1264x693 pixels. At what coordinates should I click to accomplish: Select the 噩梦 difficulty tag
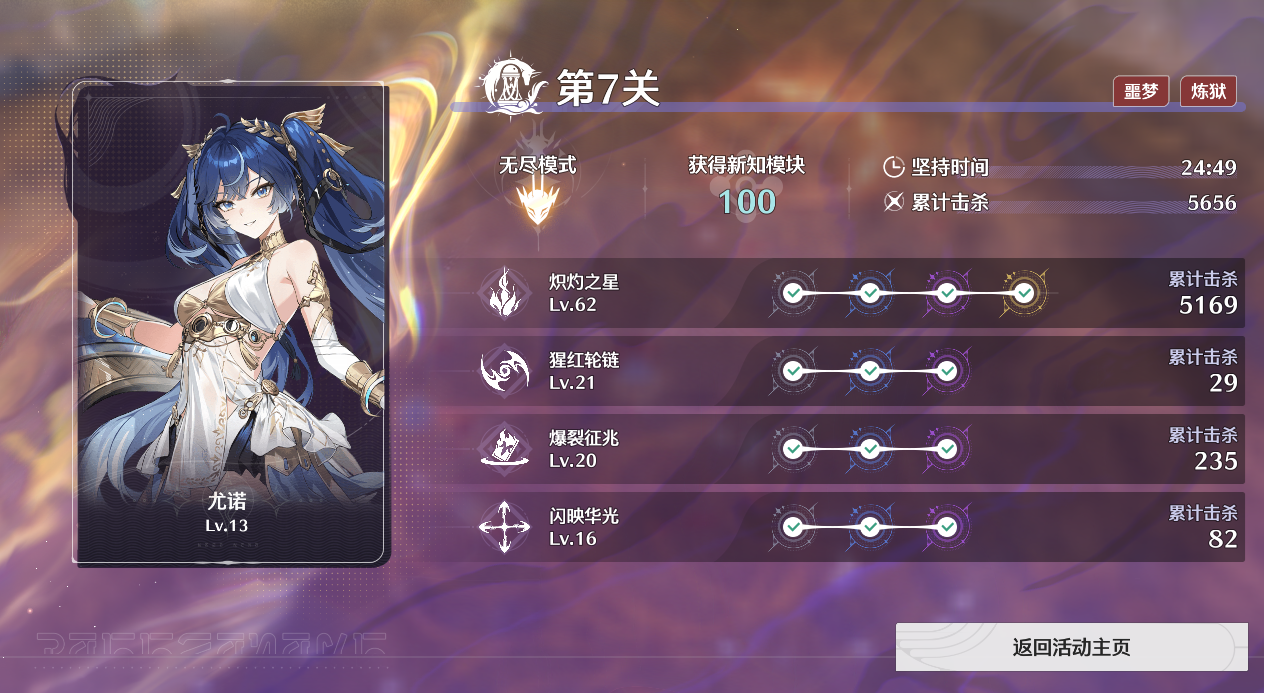pos(1140,92)
